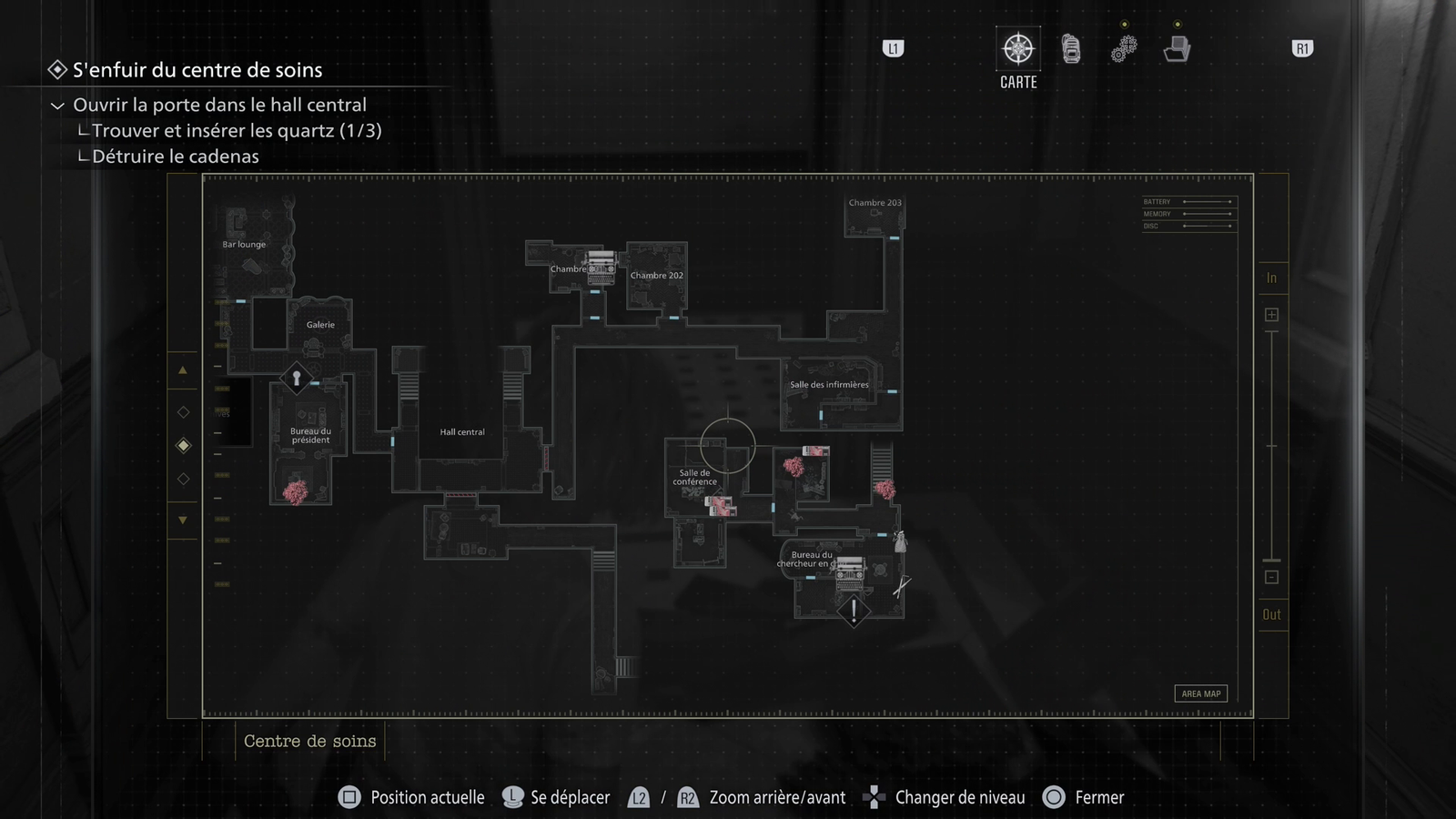This screenshot has height=819, width=1456.
Task: Select the Hall central room on map
Action: pyautogui.click(x=462, y=432)
